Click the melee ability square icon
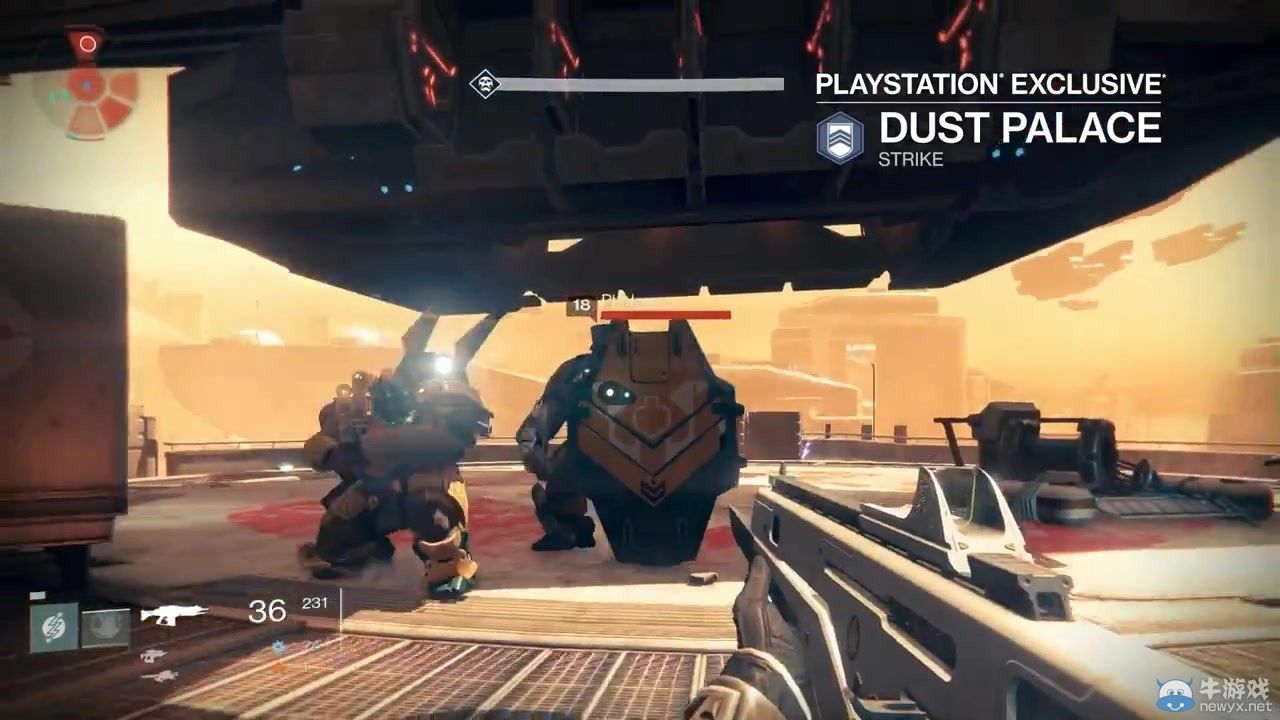 (105, 628)
